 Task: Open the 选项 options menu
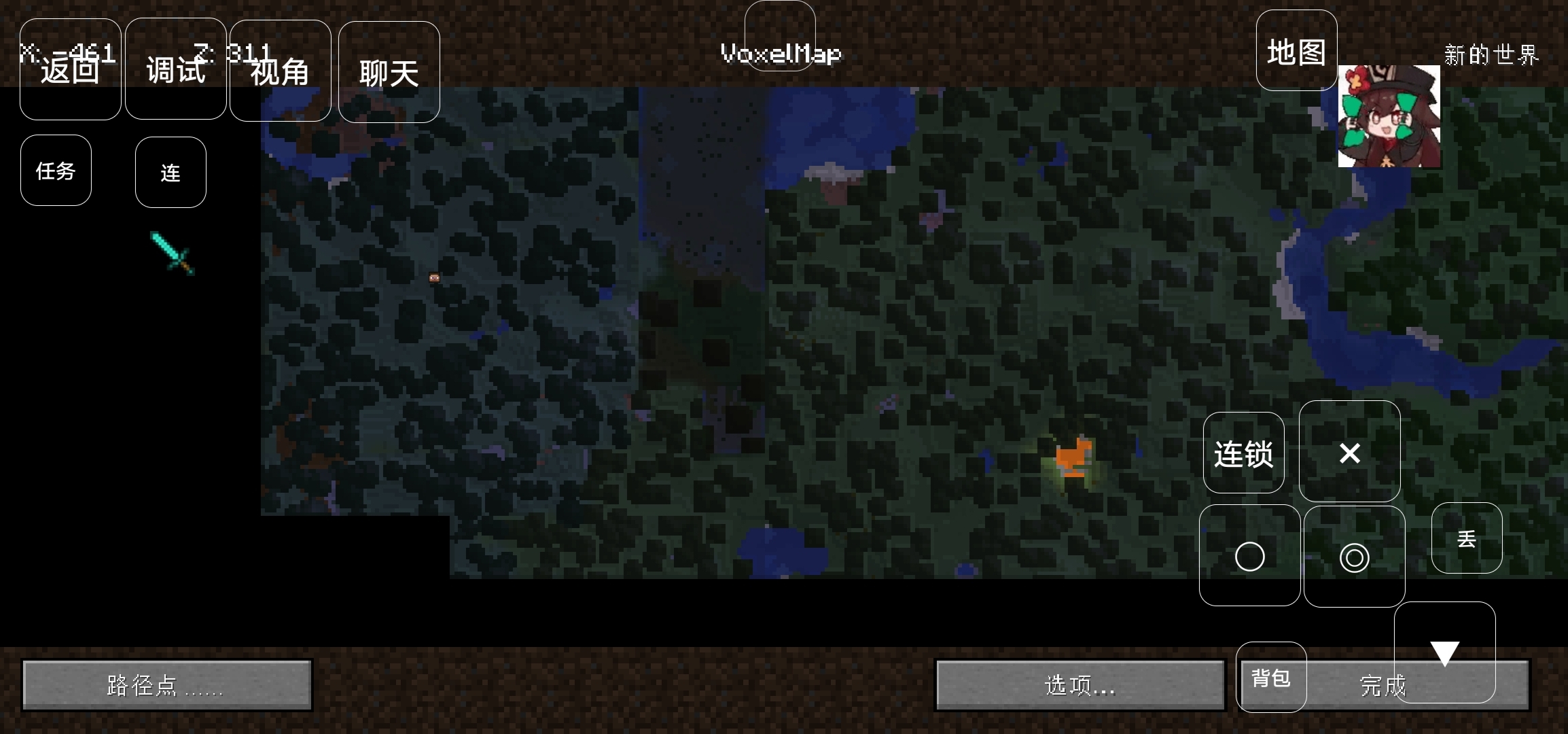coord(1079,685)
